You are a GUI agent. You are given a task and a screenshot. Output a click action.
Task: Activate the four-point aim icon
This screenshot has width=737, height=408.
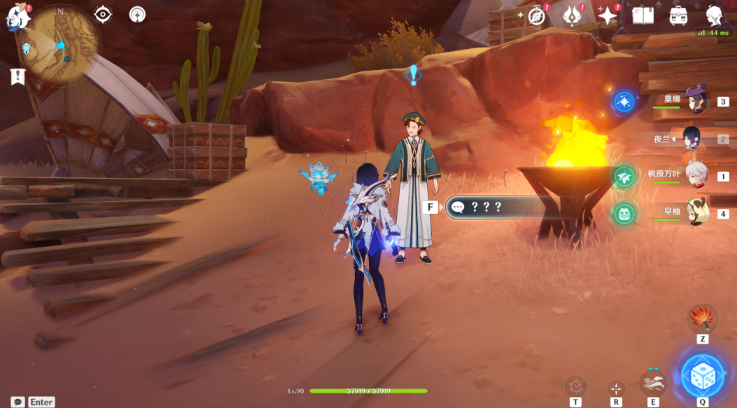pyautogui.click(x=616, y=387)
